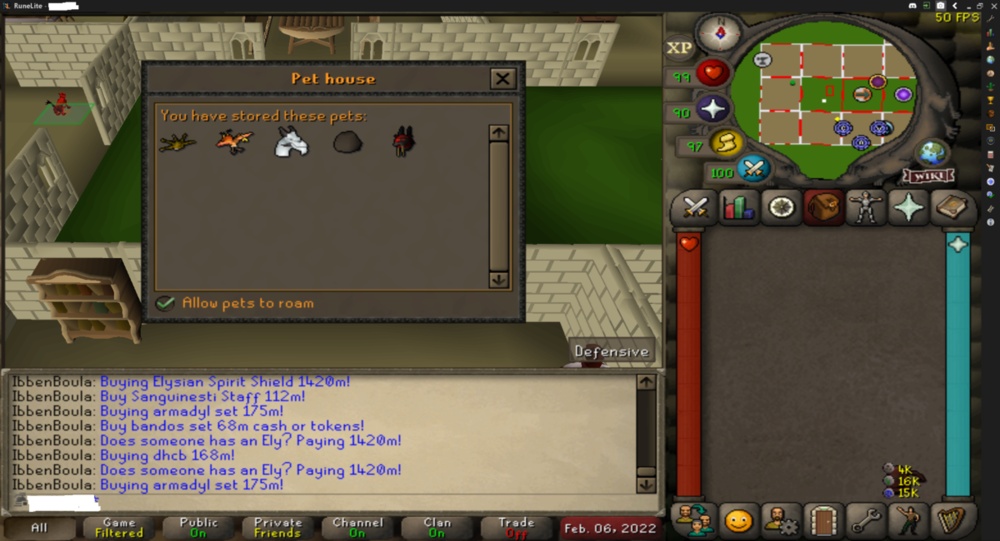This screenshot has height=541, width=1000.
Task: Switch chat to the Trade filter
Action: (x=516, y=528)
